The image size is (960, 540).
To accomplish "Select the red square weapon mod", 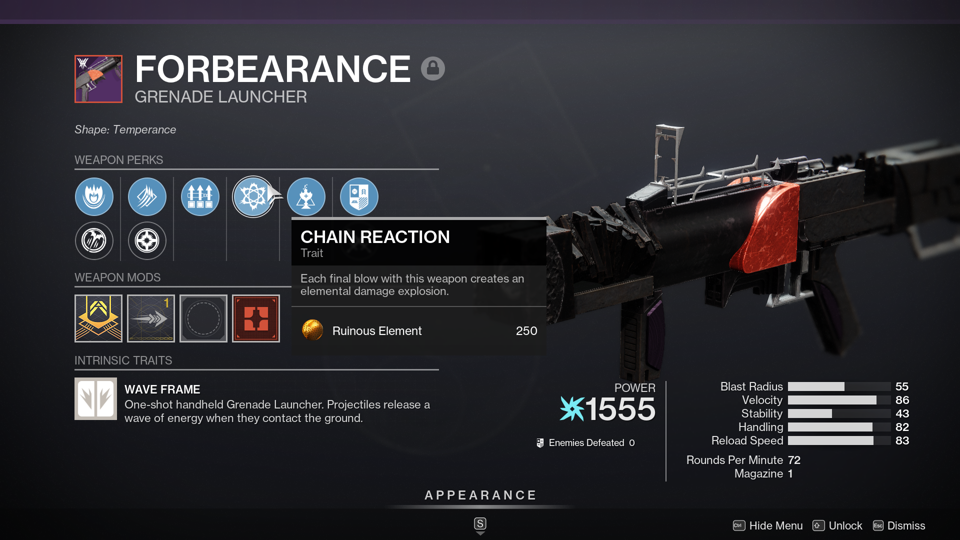I will (x=256, y=318).
